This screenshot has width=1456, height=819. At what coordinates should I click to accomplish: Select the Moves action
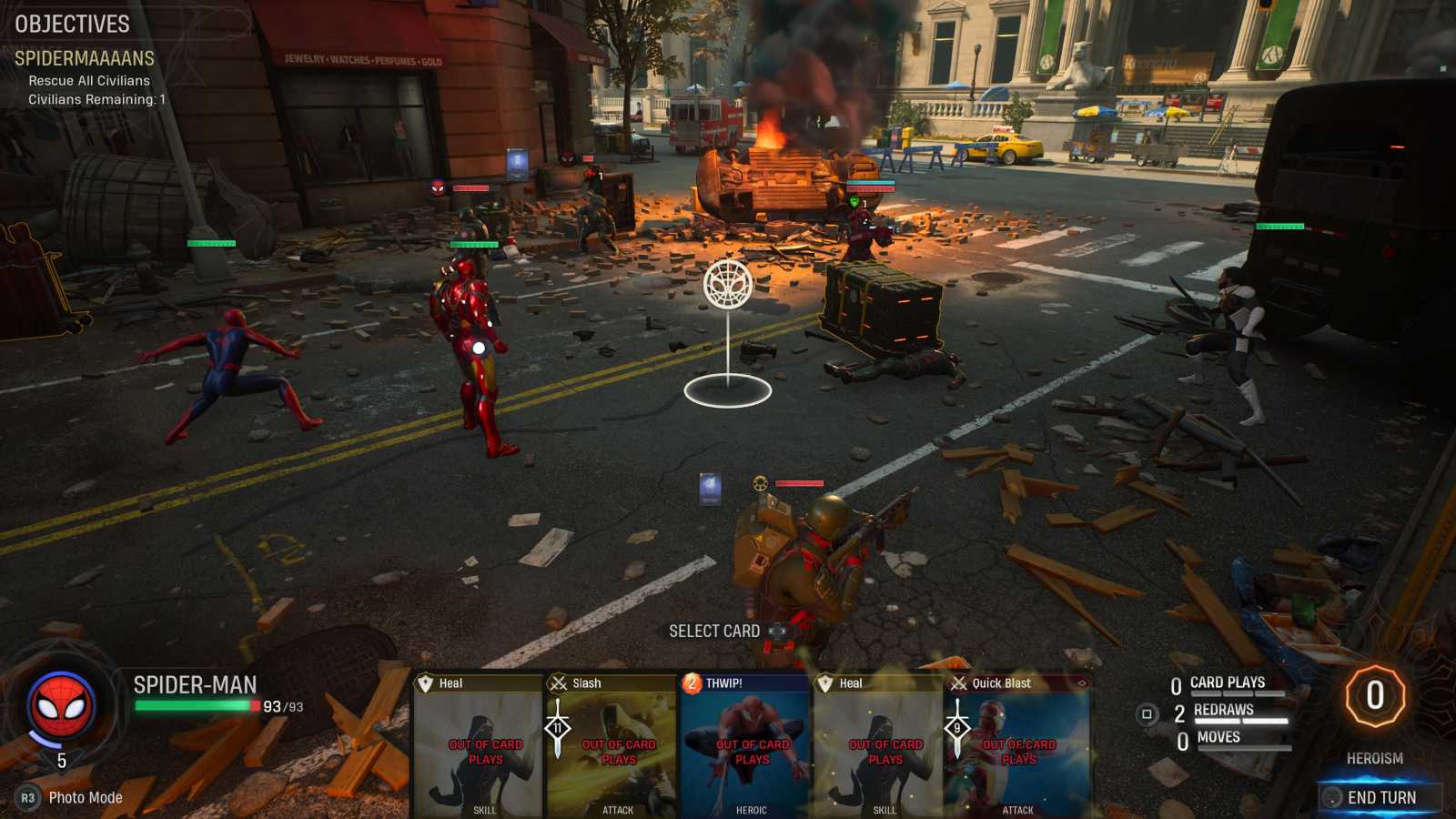(1218, 737)
